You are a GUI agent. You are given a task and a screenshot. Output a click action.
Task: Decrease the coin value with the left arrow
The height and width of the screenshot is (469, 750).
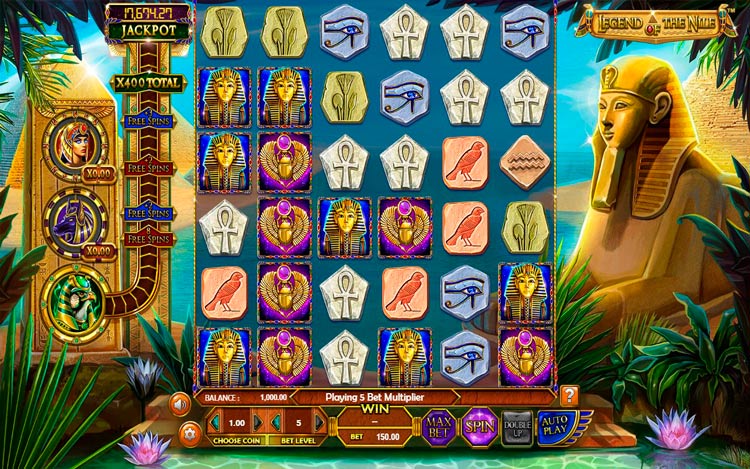213,423
